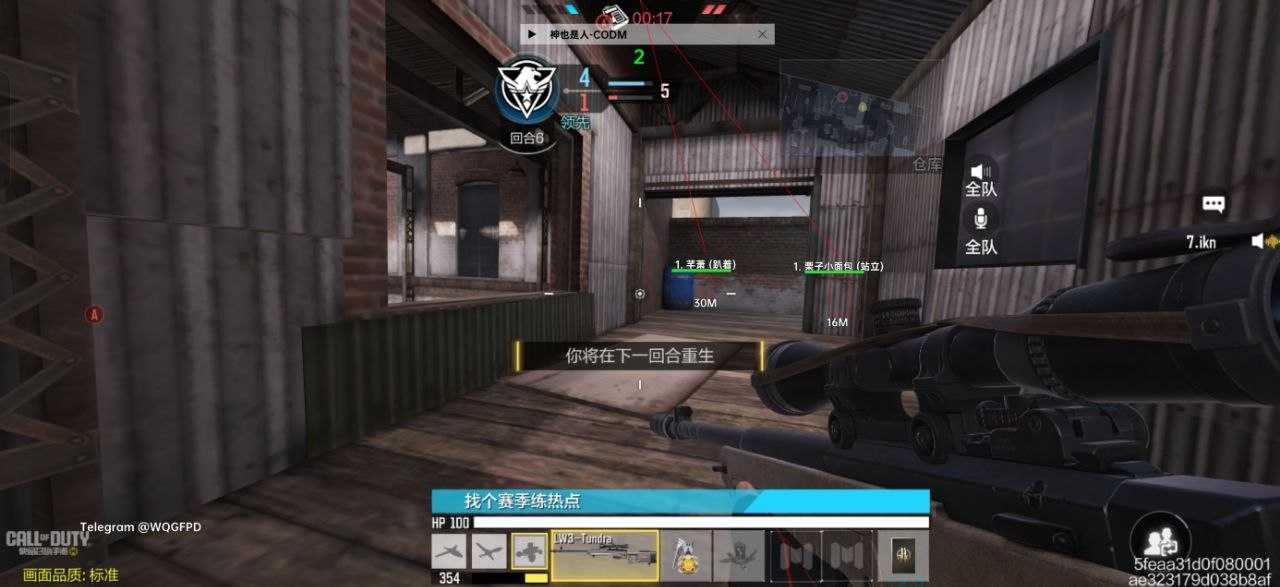The image size is (1280, 587).
Task: Click the speaker icon beside 7.ikn
Action: pyautogui.click(x=1259, y=241)
